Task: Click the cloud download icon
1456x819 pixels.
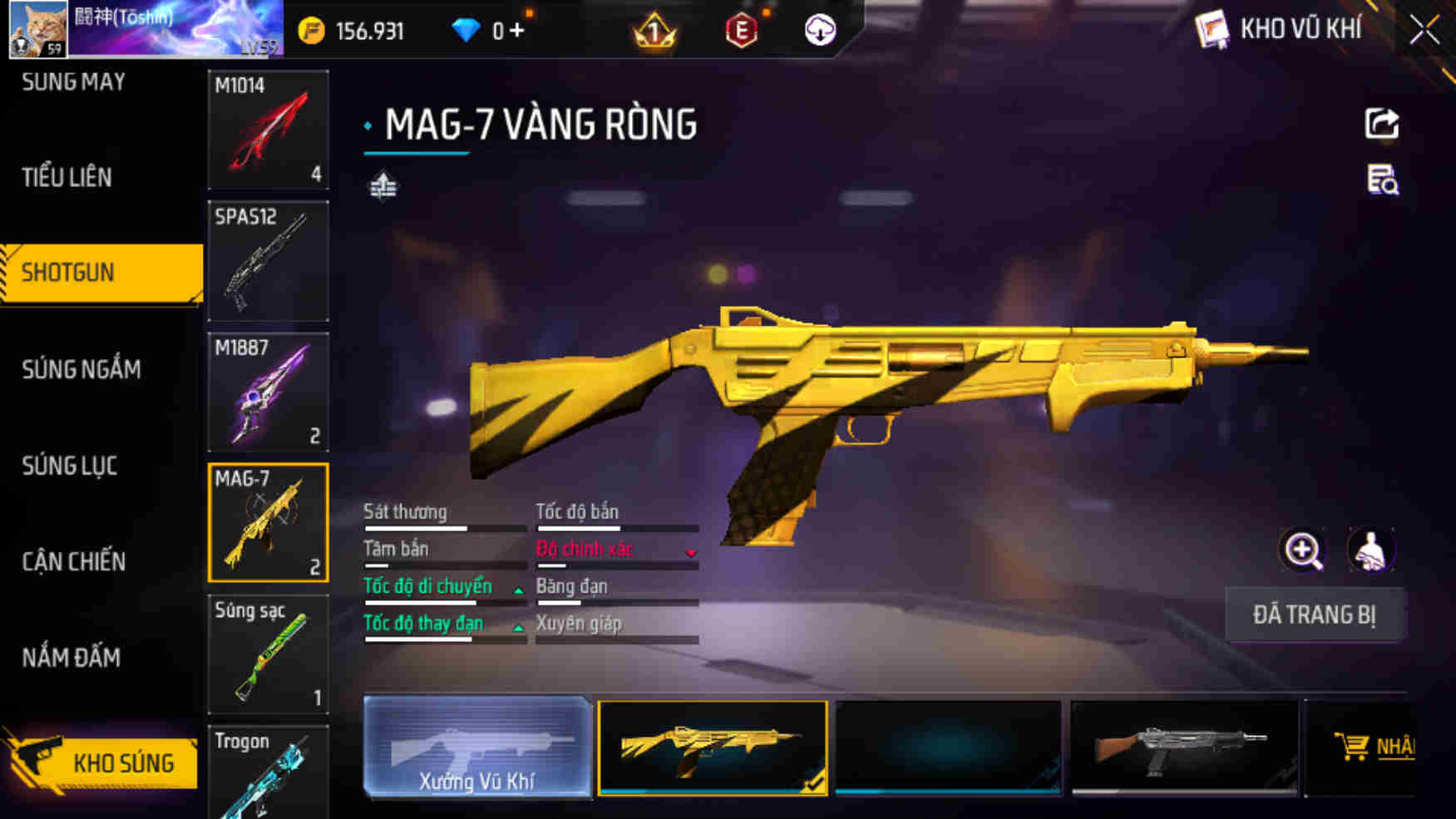Action: coord(819,30)
